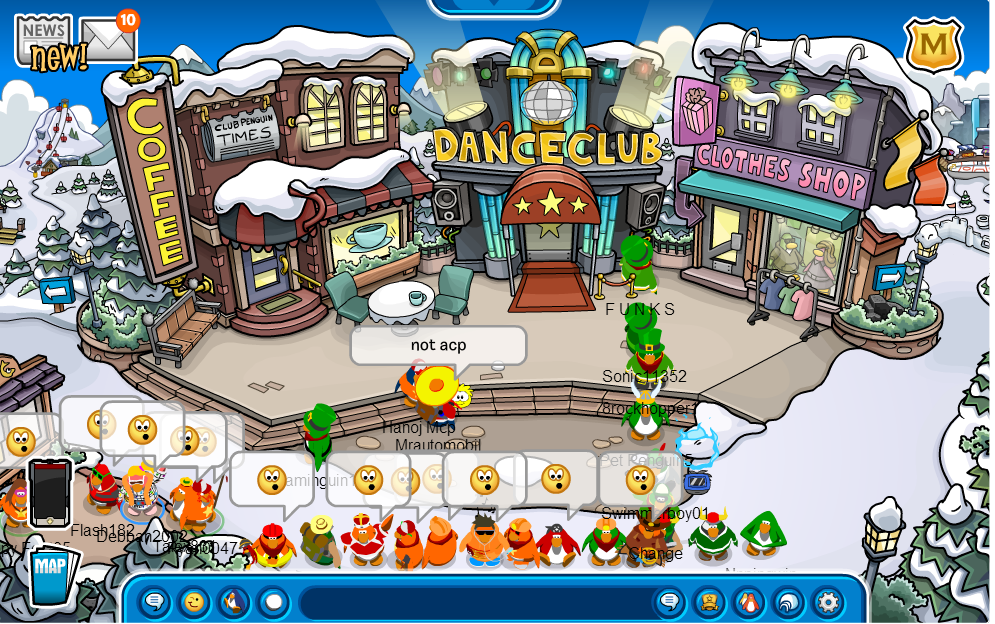This screenshot has width=995, height=624.
Task: Open the spy phone
Action: [x=49, y=493]
